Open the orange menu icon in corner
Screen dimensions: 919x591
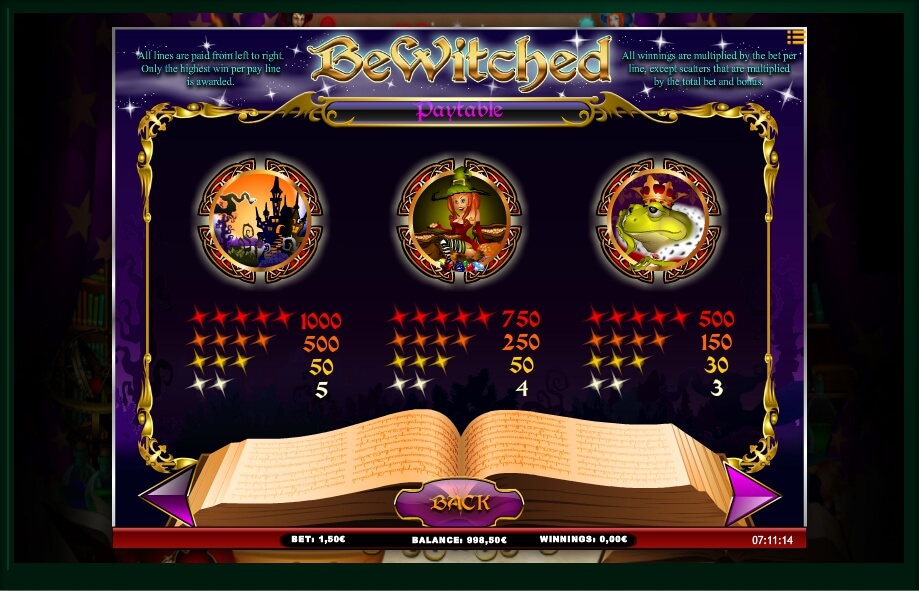coord(795,38)
